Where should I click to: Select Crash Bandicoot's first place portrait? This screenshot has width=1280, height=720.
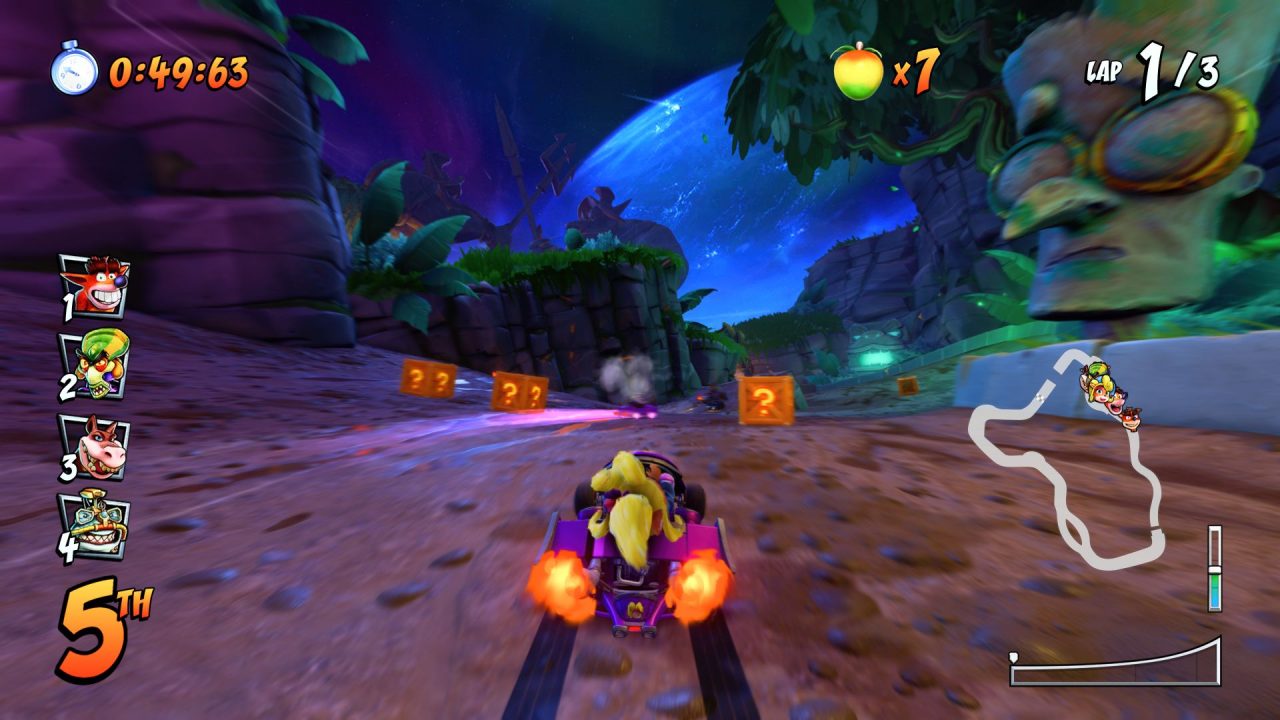coord(94,285)
